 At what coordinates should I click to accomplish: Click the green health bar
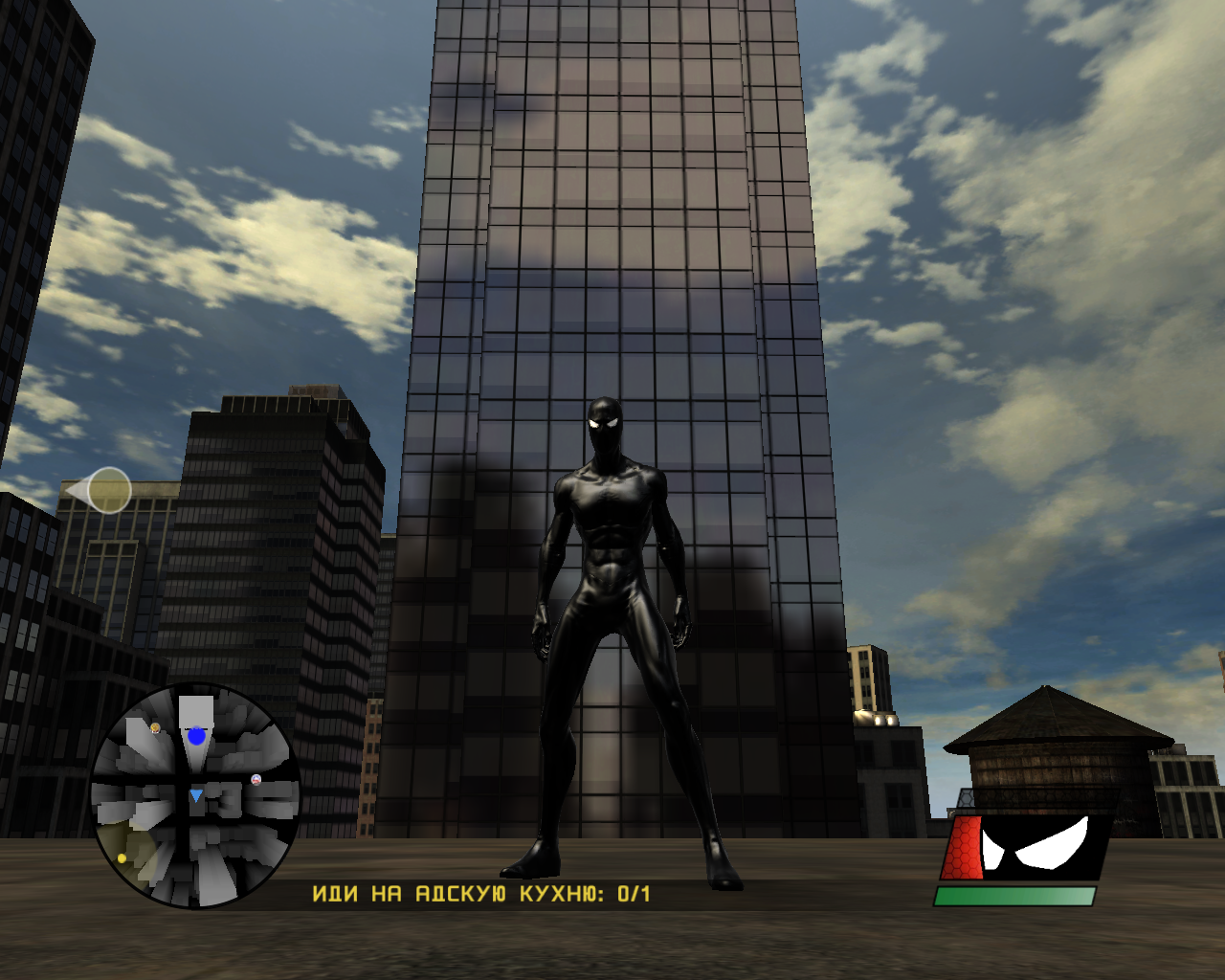click(1014, 897)
